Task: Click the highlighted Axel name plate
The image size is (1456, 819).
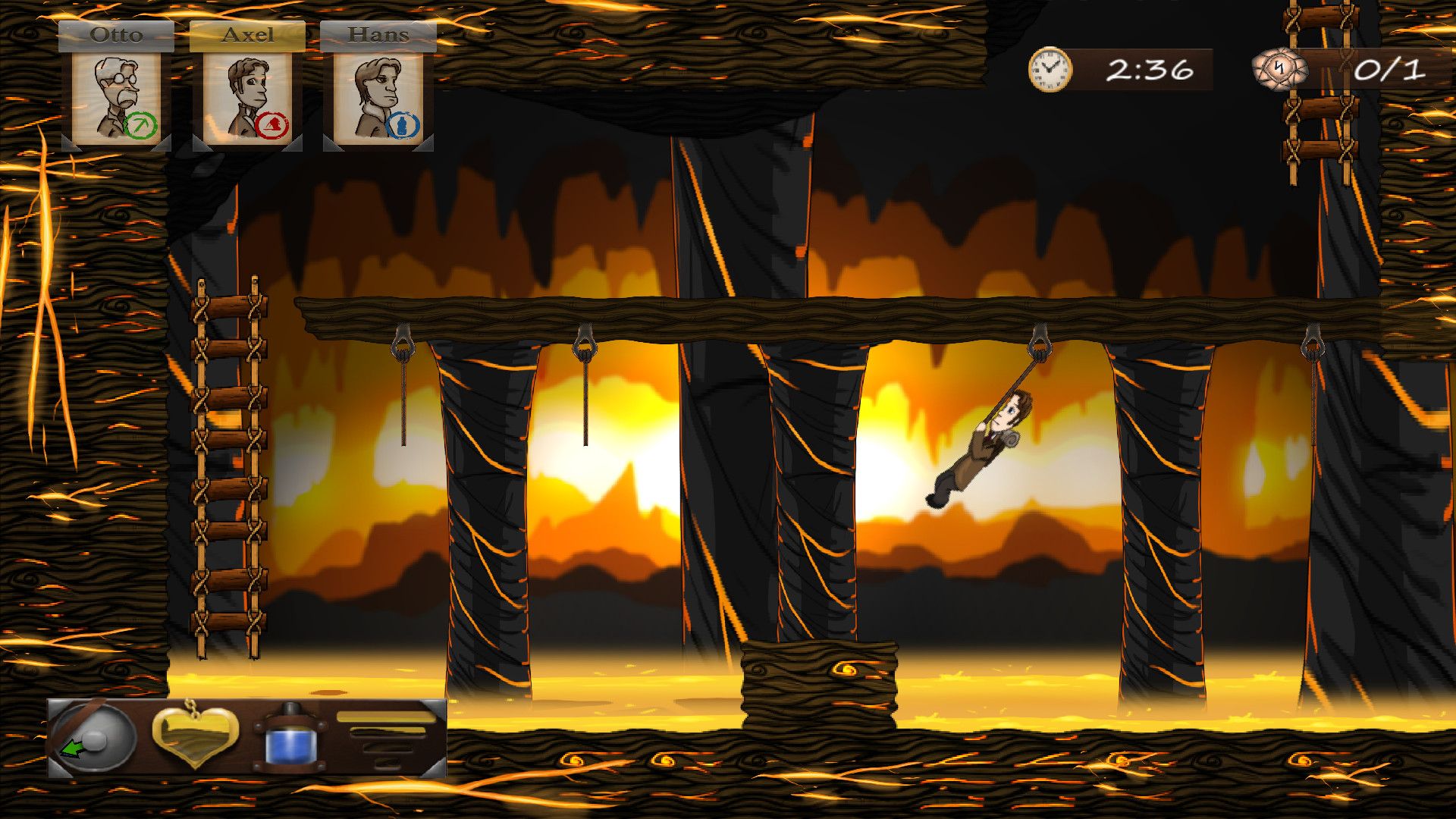Action: click(x=248, y=34)
